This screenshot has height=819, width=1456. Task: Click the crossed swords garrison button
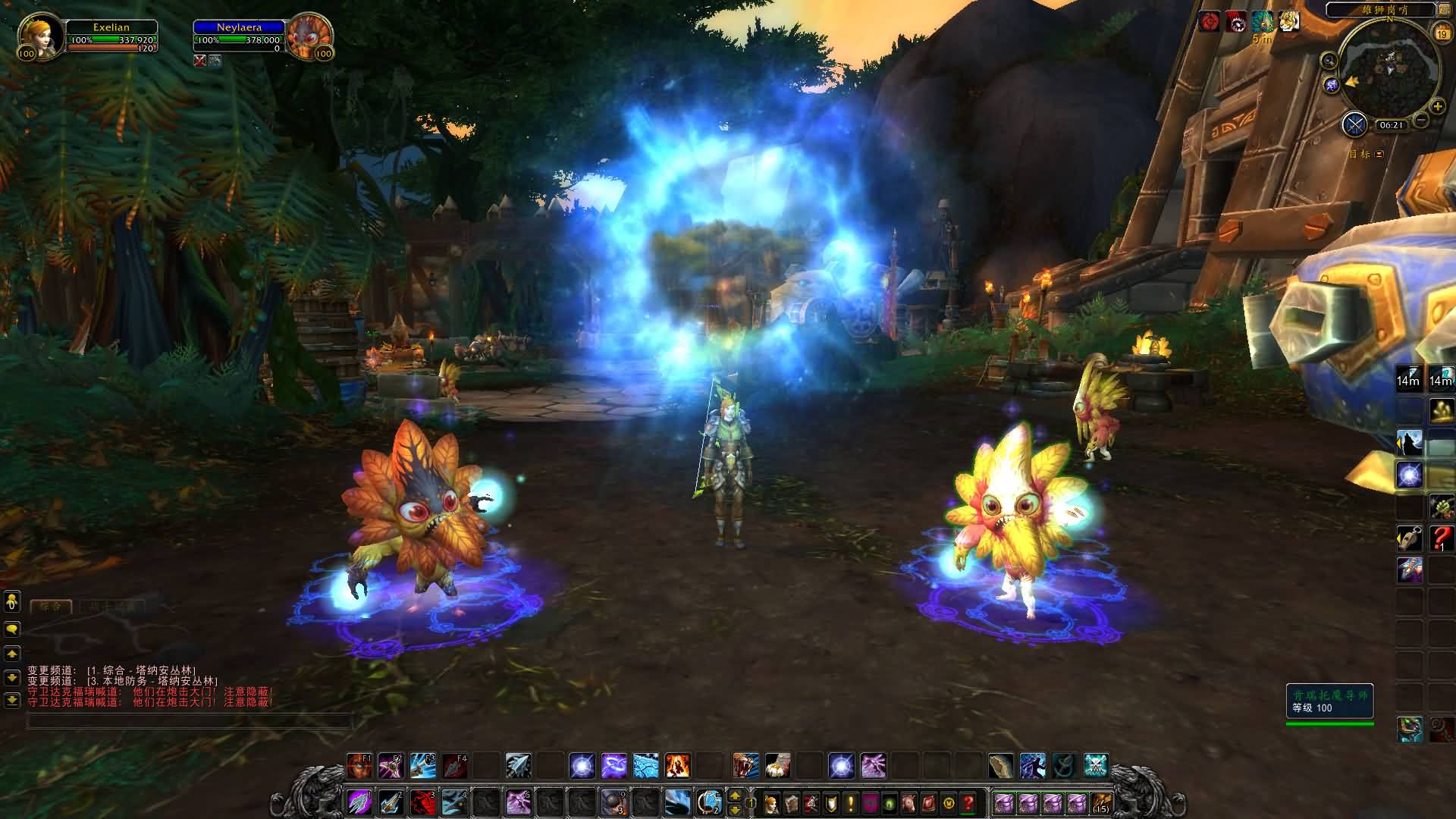1354,124
